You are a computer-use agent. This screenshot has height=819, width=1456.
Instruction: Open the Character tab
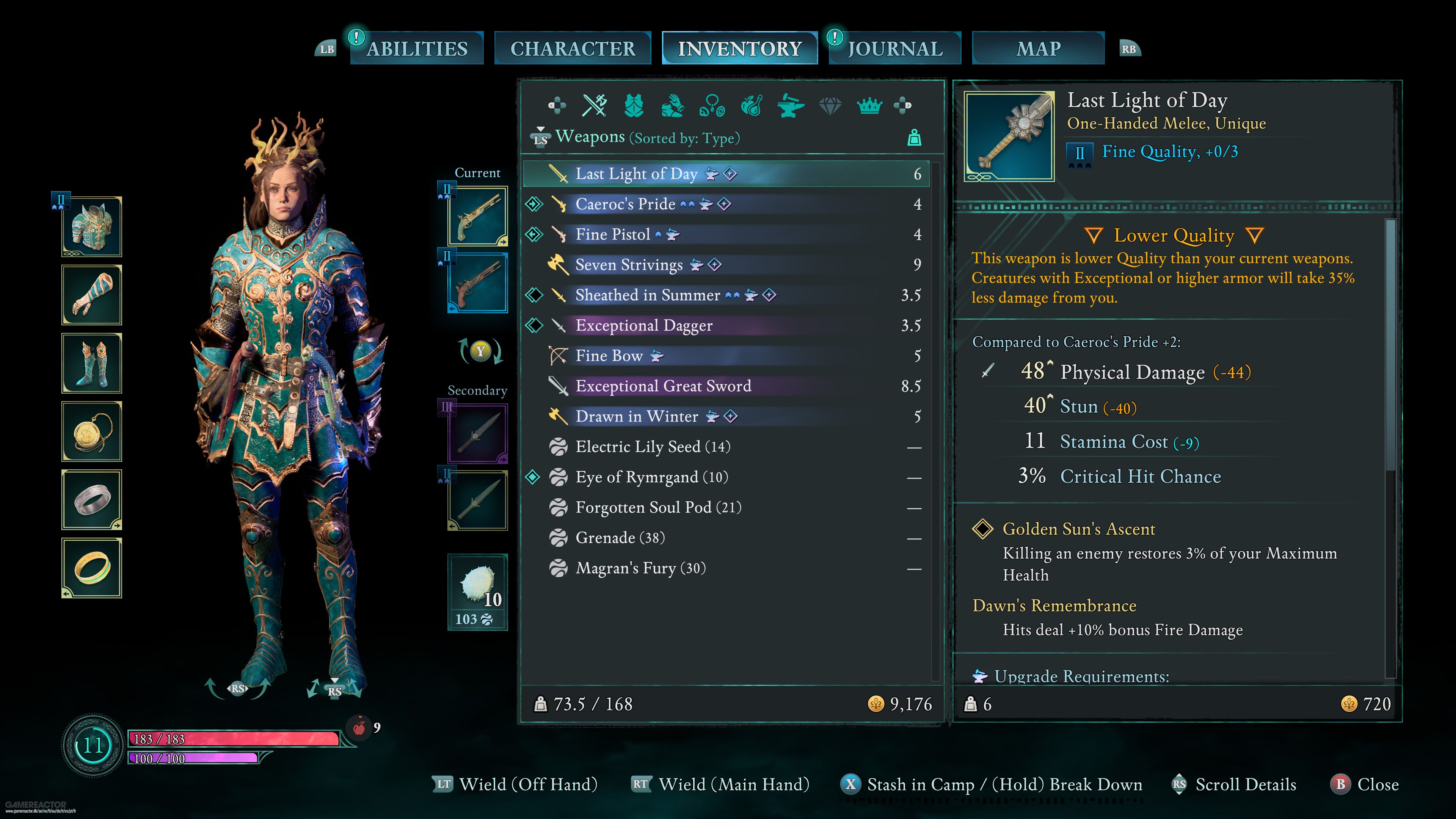pos(573,49)
